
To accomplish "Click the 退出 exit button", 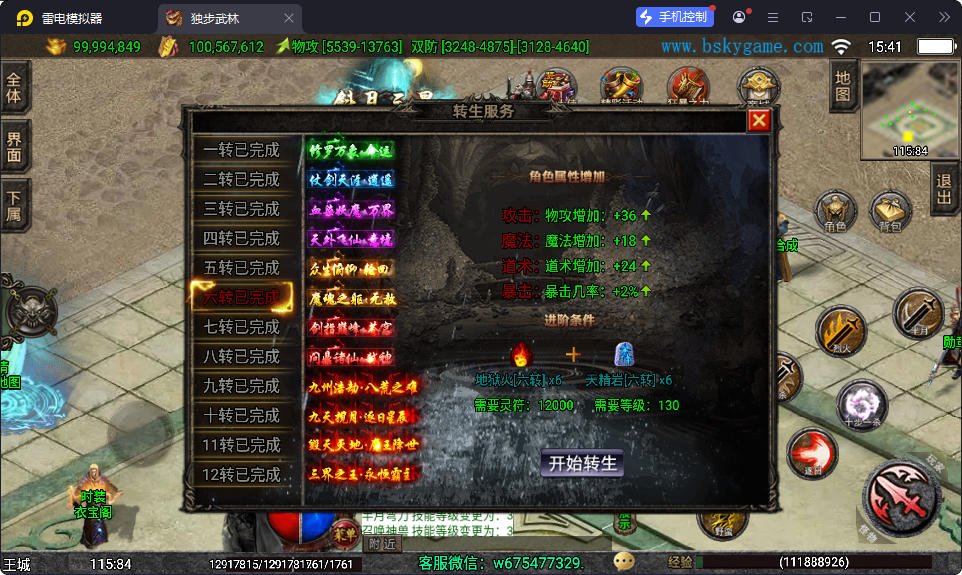I will (944, 190).
